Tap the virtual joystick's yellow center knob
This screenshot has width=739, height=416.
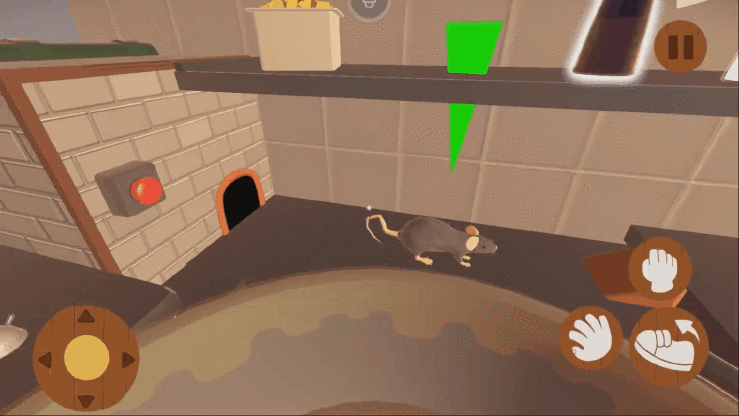87,357
